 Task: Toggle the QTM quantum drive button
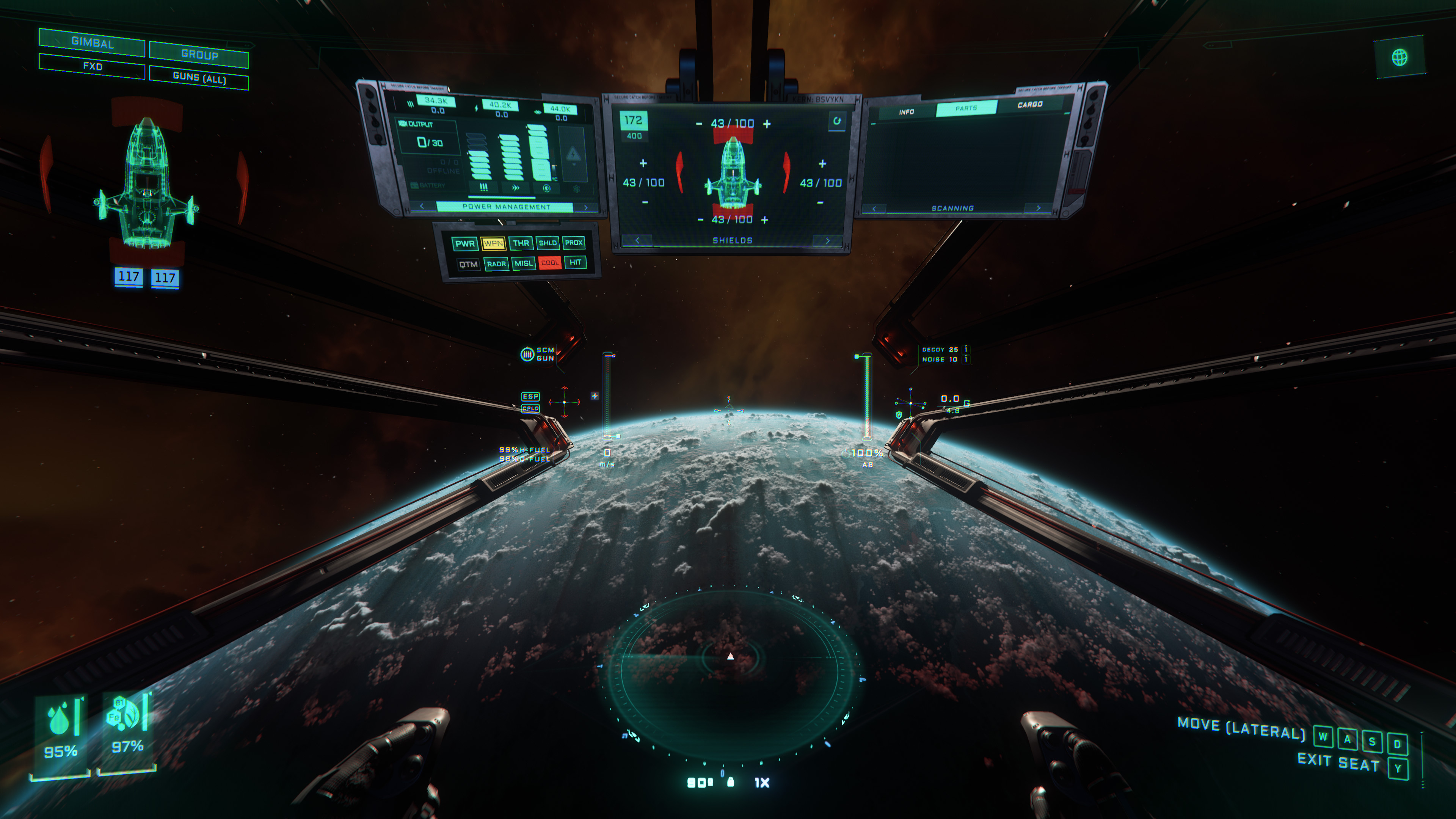(x=468, y=264)
